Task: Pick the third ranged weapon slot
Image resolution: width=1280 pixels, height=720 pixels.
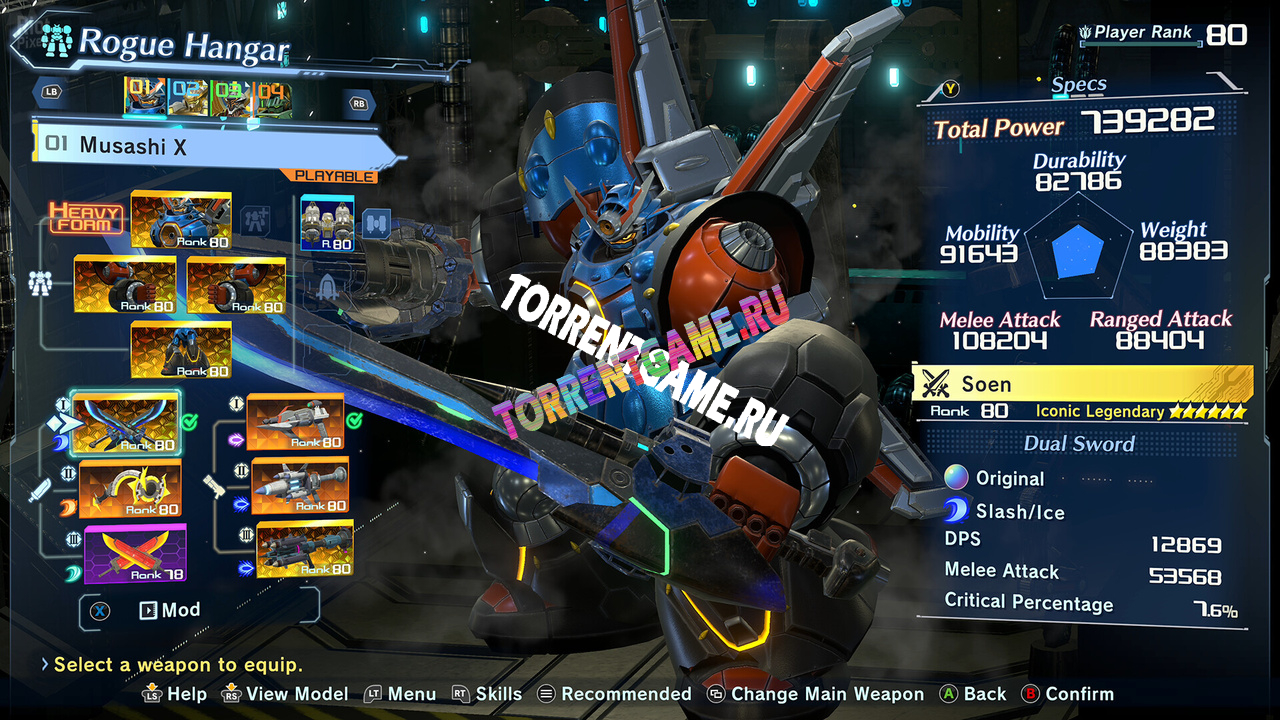Action: point(304,549)
